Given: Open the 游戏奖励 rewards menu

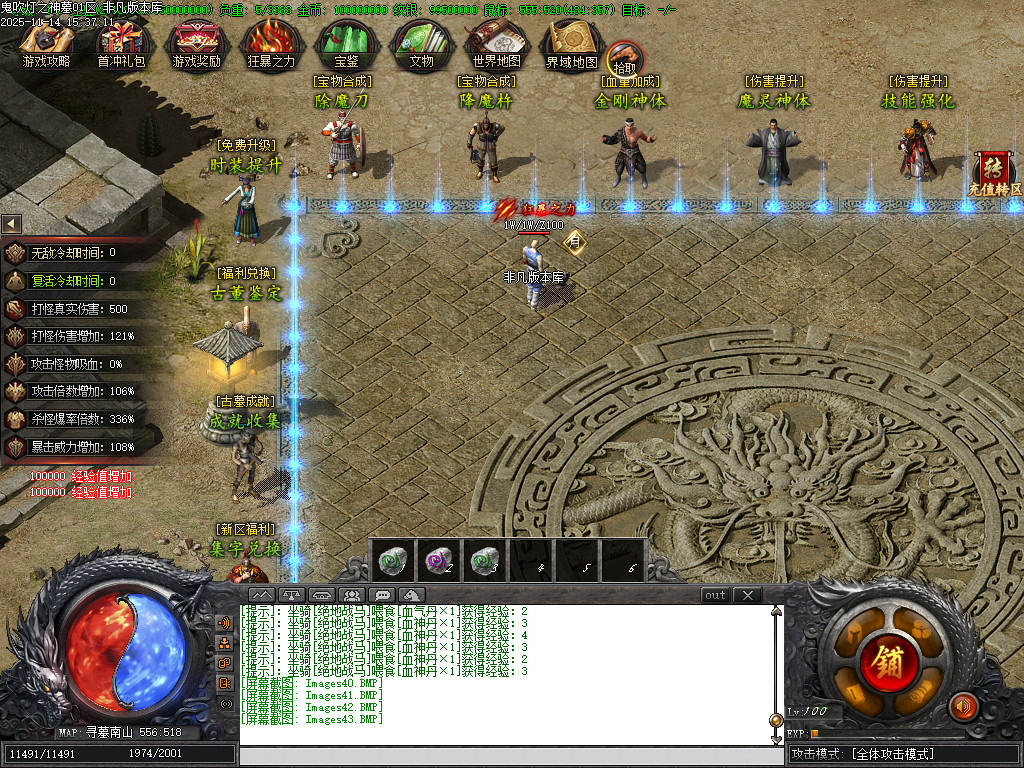Looking at the screenshot, I should (x=196, y=44).
